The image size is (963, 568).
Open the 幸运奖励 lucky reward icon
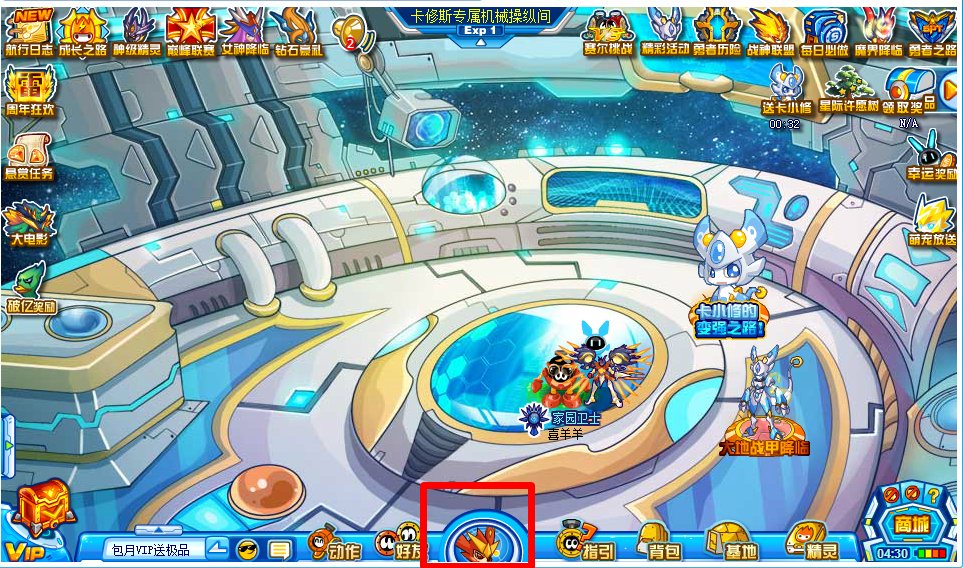(933, 155)
